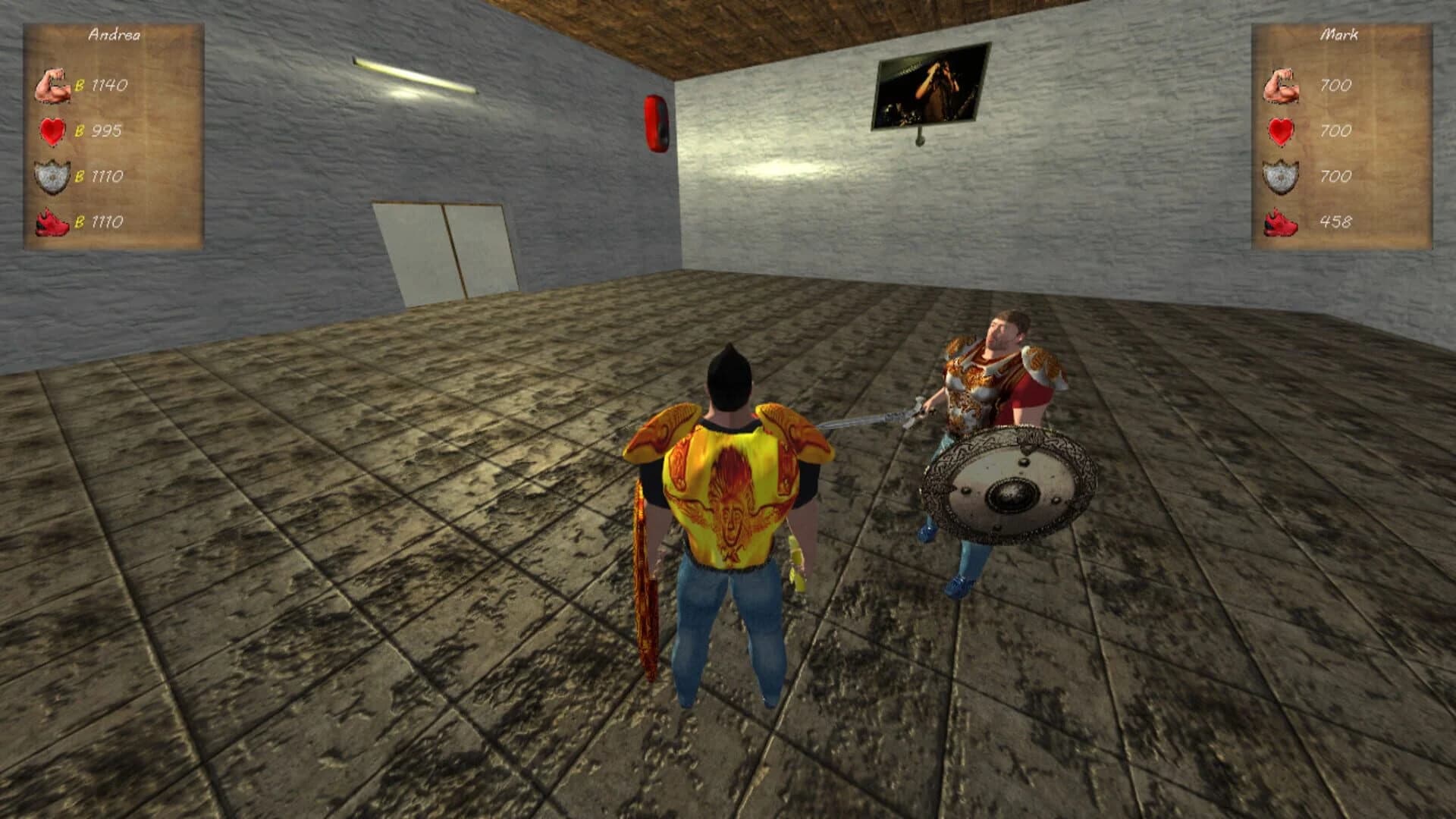The height and width of the screenshot is (819, 1456).
Task: Click the yellow B currency symbol beside 1140
Action: point(78,85)
